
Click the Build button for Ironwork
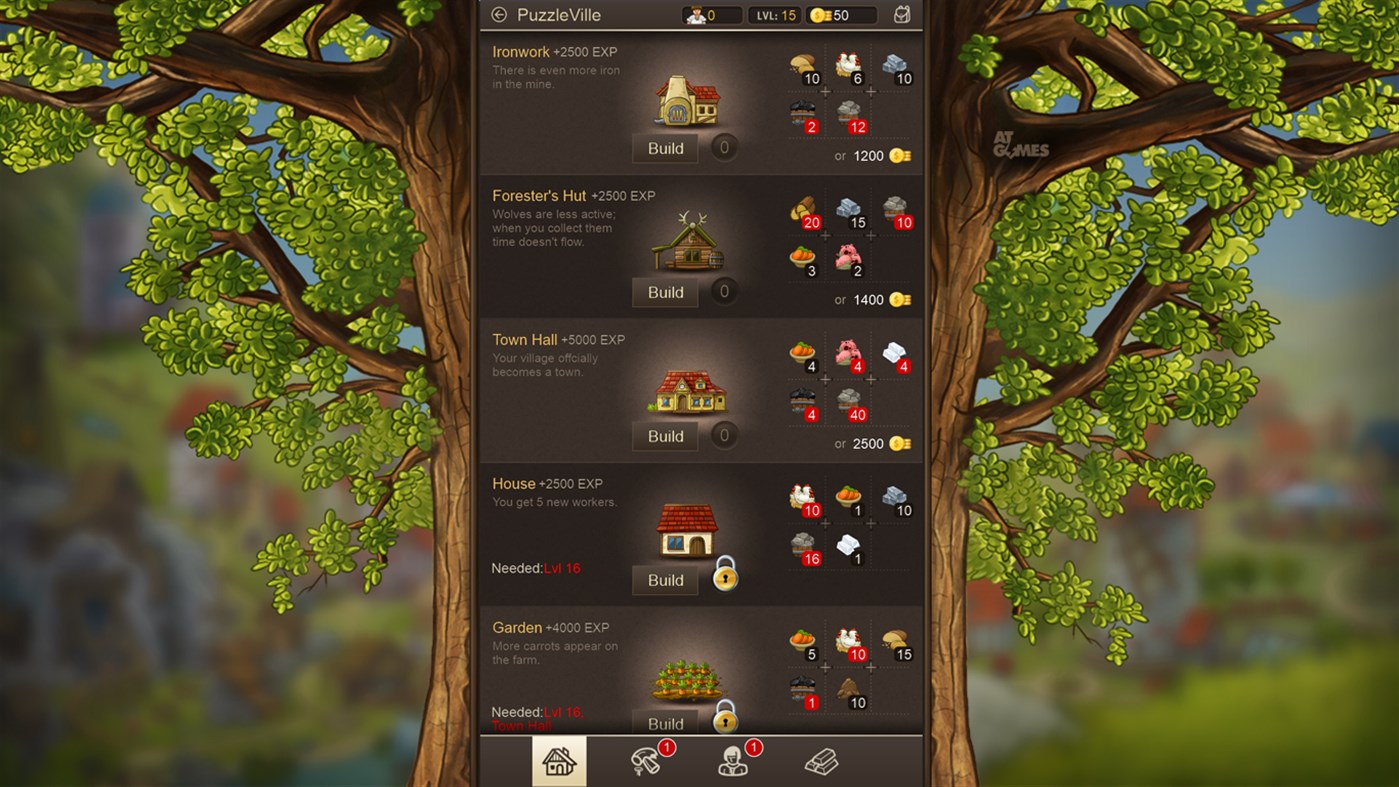(665, 148)
